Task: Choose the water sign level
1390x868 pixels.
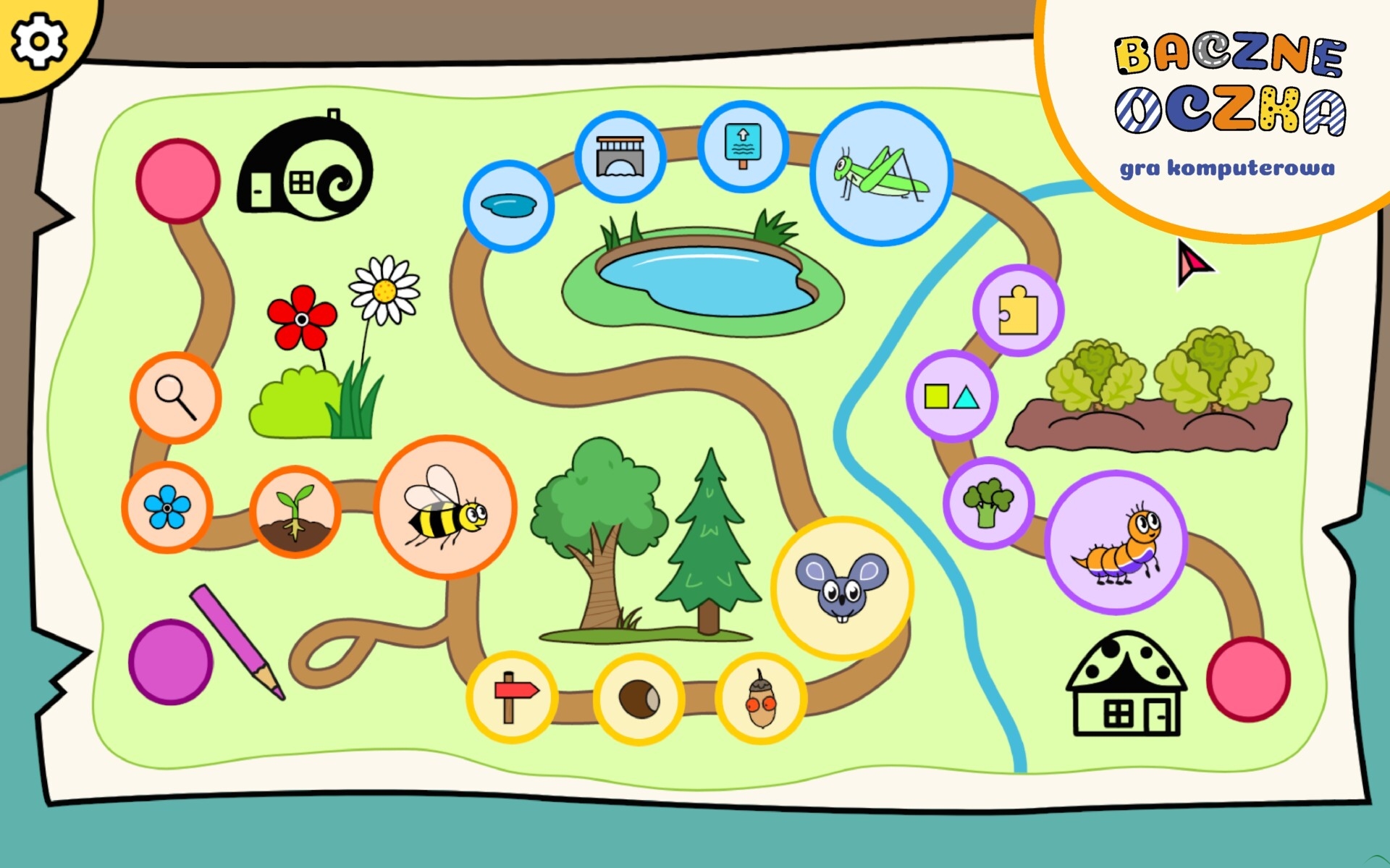Action: (x=743, y=146)
